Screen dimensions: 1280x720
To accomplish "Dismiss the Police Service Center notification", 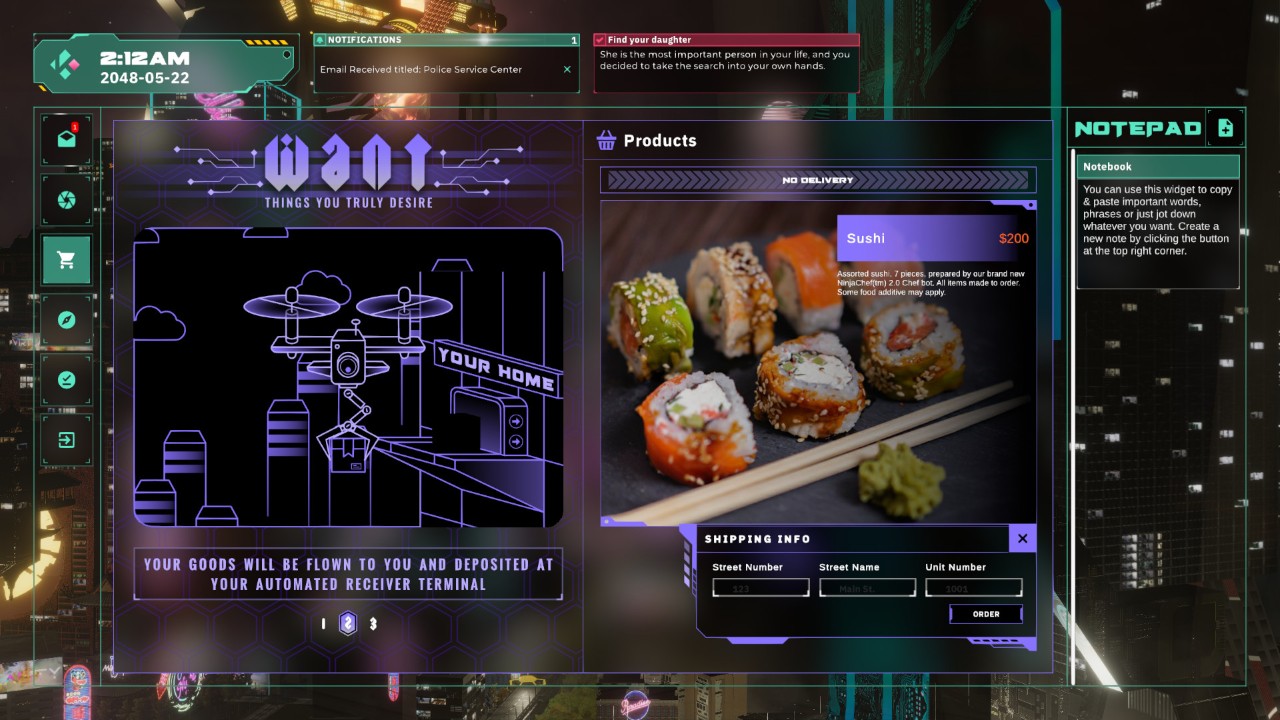I will click(x=567, y=70).
